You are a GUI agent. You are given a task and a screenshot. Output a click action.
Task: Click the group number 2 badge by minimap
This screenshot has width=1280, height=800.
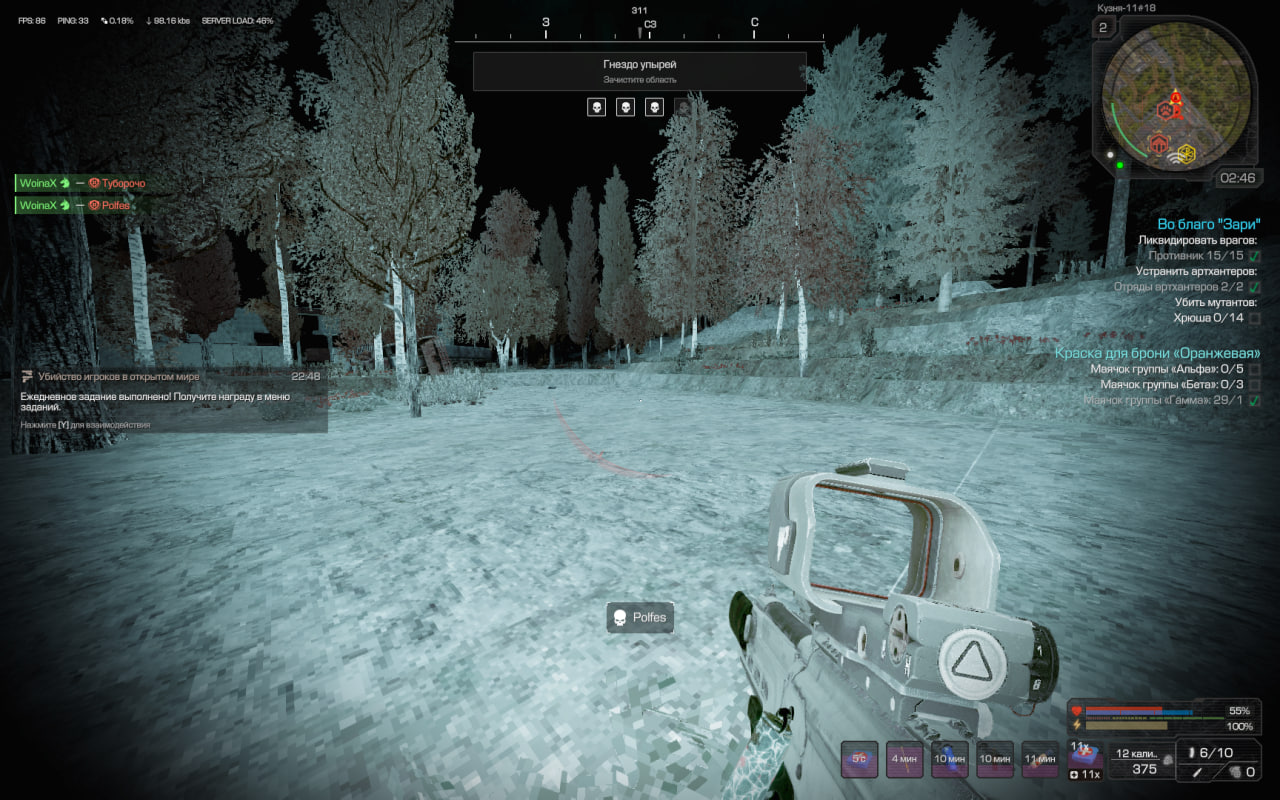(1103, 27)
